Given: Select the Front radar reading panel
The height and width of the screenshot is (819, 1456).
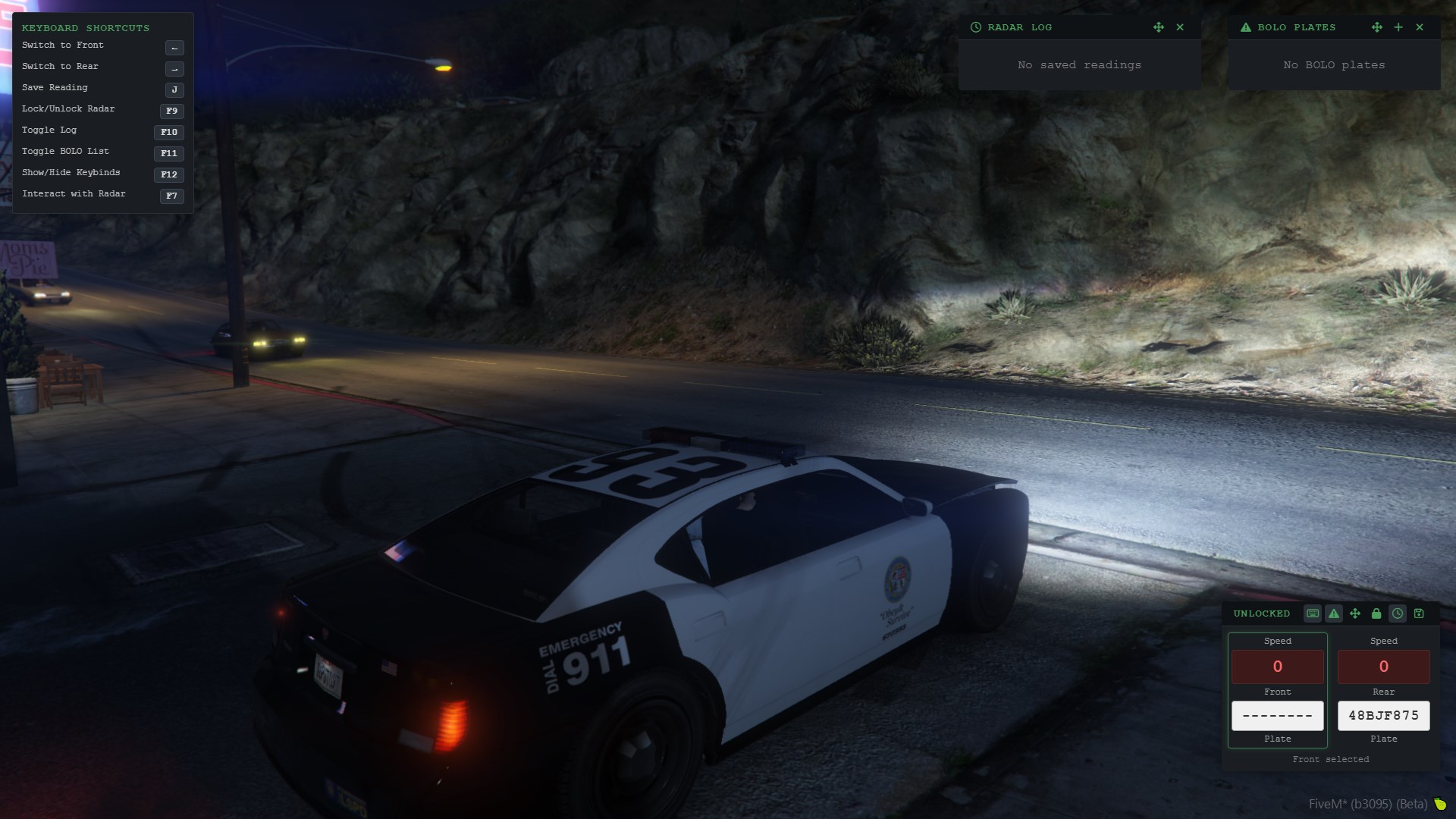Looking at the screenshot, I should pyautogui.click(x=1277, y=688).
